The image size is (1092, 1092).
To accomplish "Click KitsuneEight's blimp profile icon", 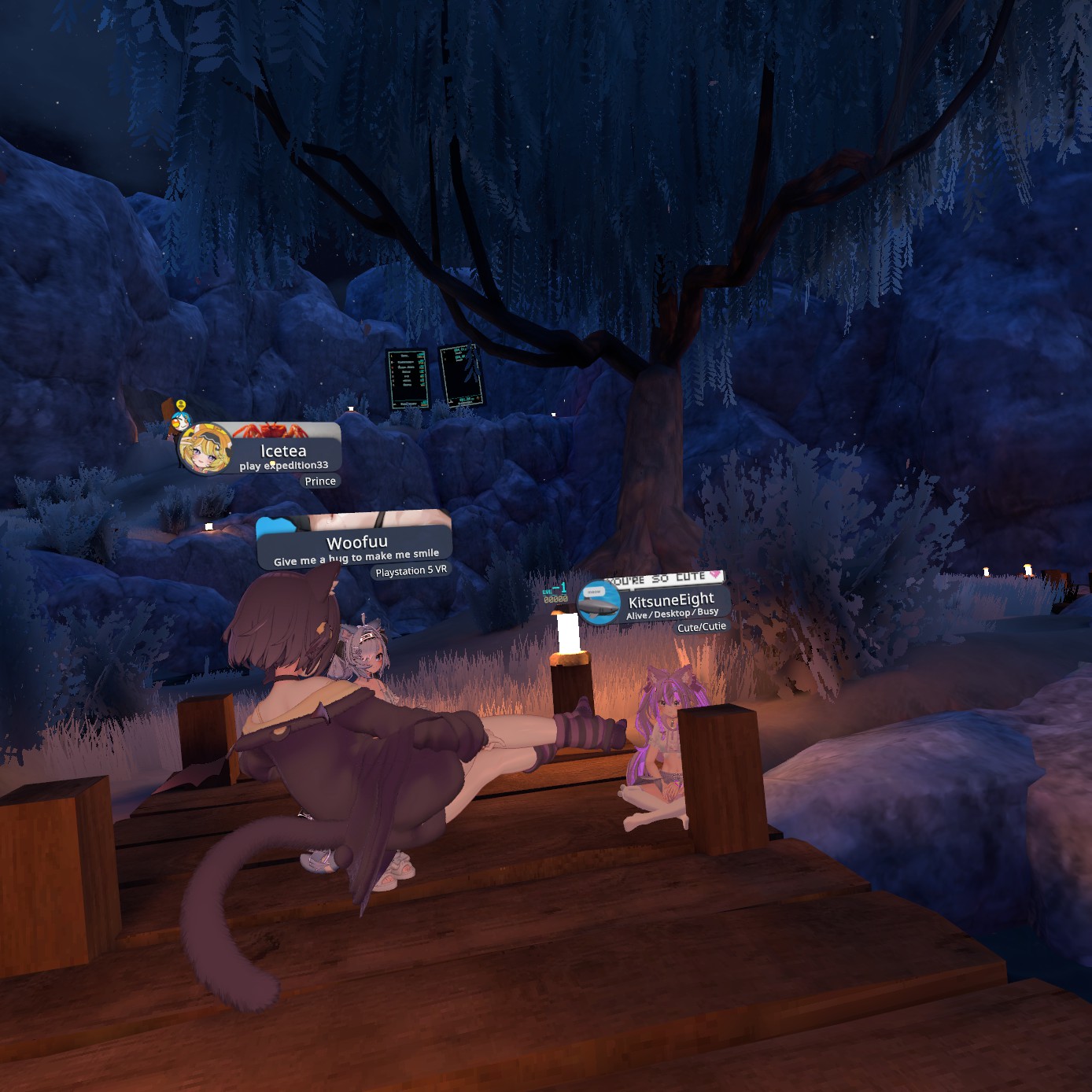I will pos(599,603).
